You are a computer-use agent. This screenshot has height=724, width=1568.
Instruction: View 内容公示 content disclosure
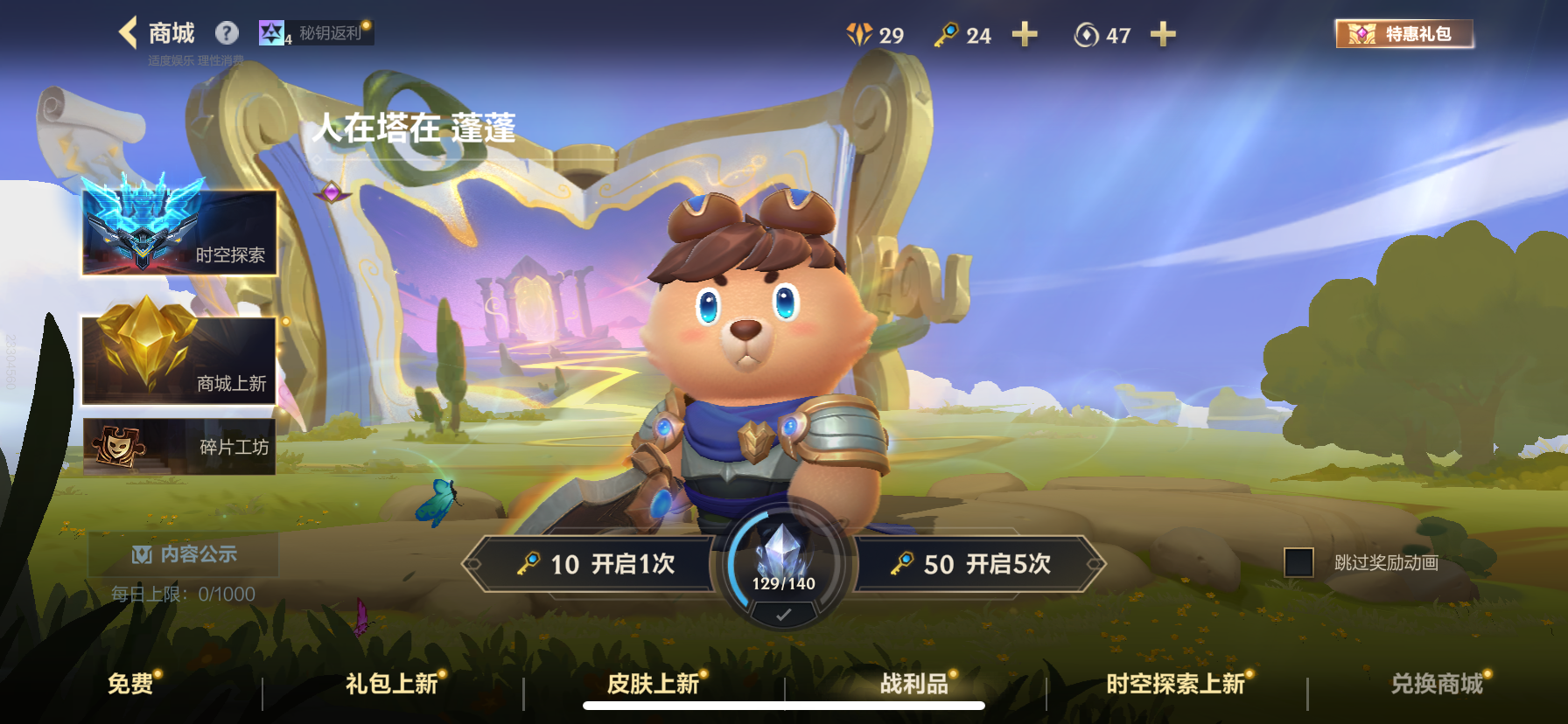point(184,555)
